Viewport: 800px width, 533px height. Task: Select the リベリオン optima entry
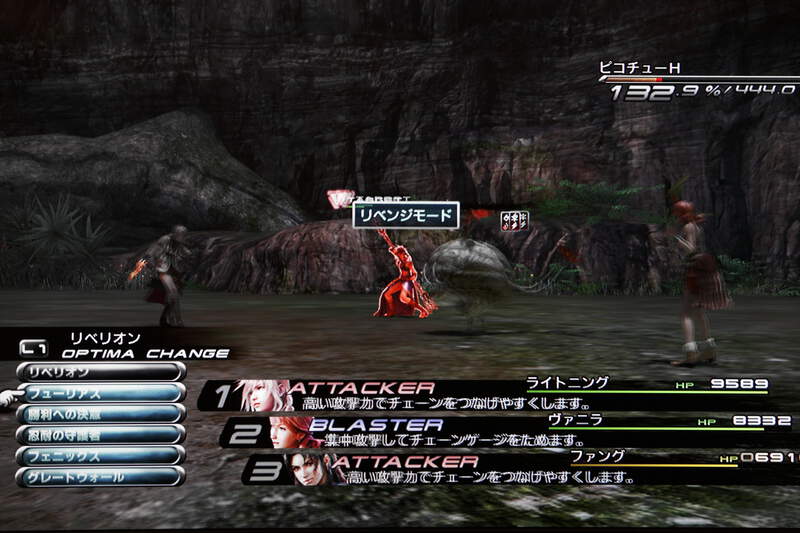pyautogui.click(x=98, y=371)
